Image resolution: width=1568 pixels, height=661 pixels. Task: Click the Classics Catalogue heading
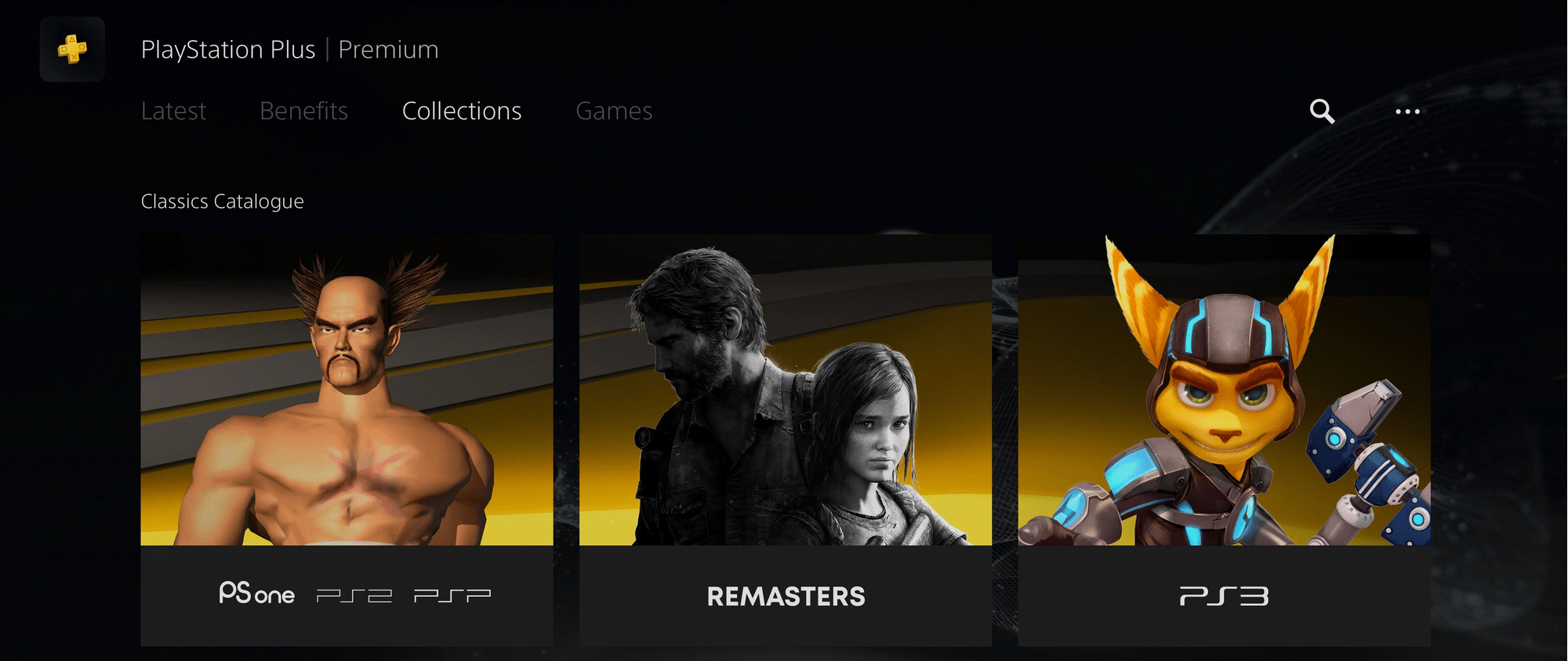click(223, 201)
